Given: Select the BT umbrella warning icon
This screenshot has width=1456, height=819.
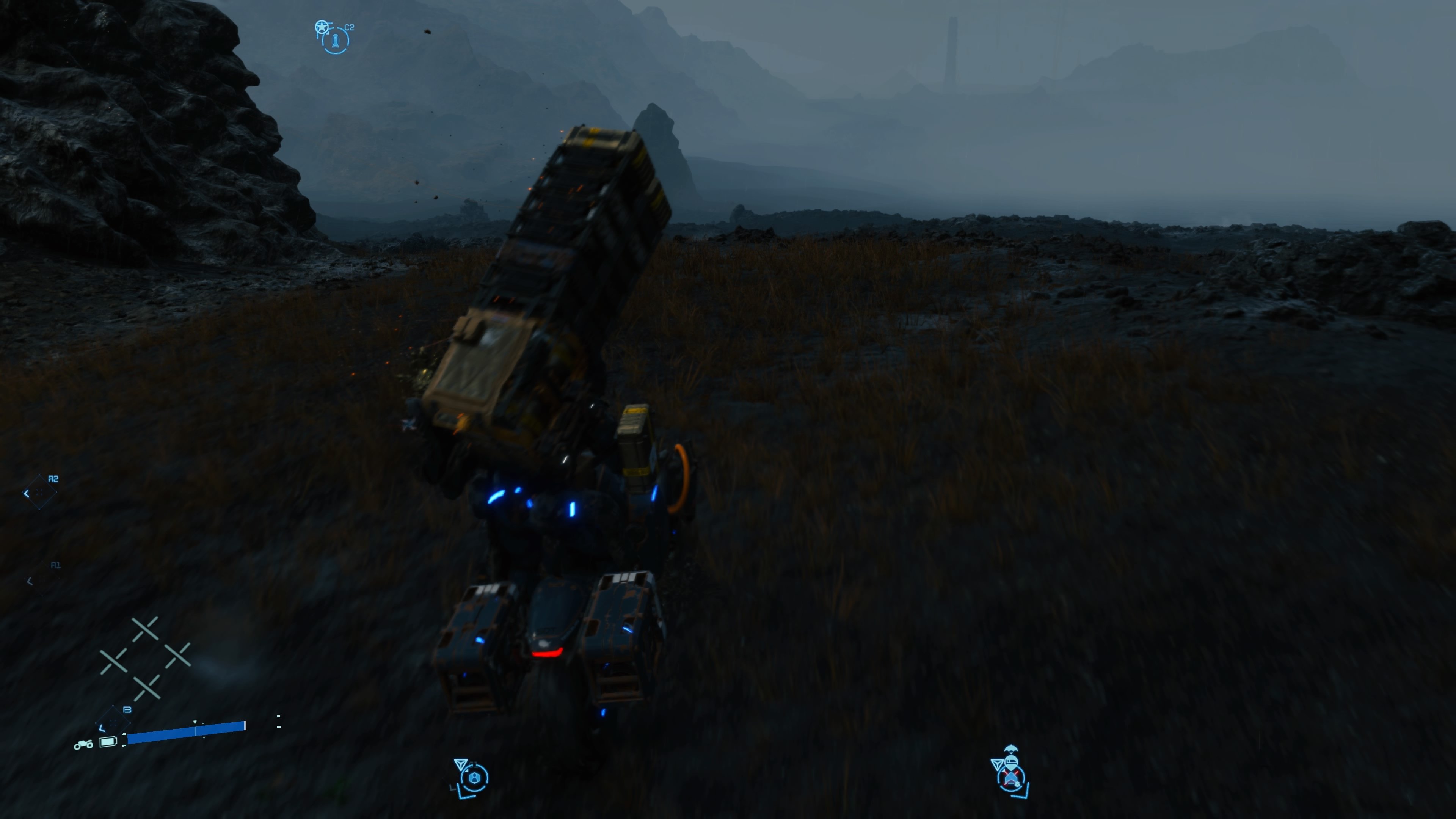Looking at the screenshot, I should [x=1011, y=748].
